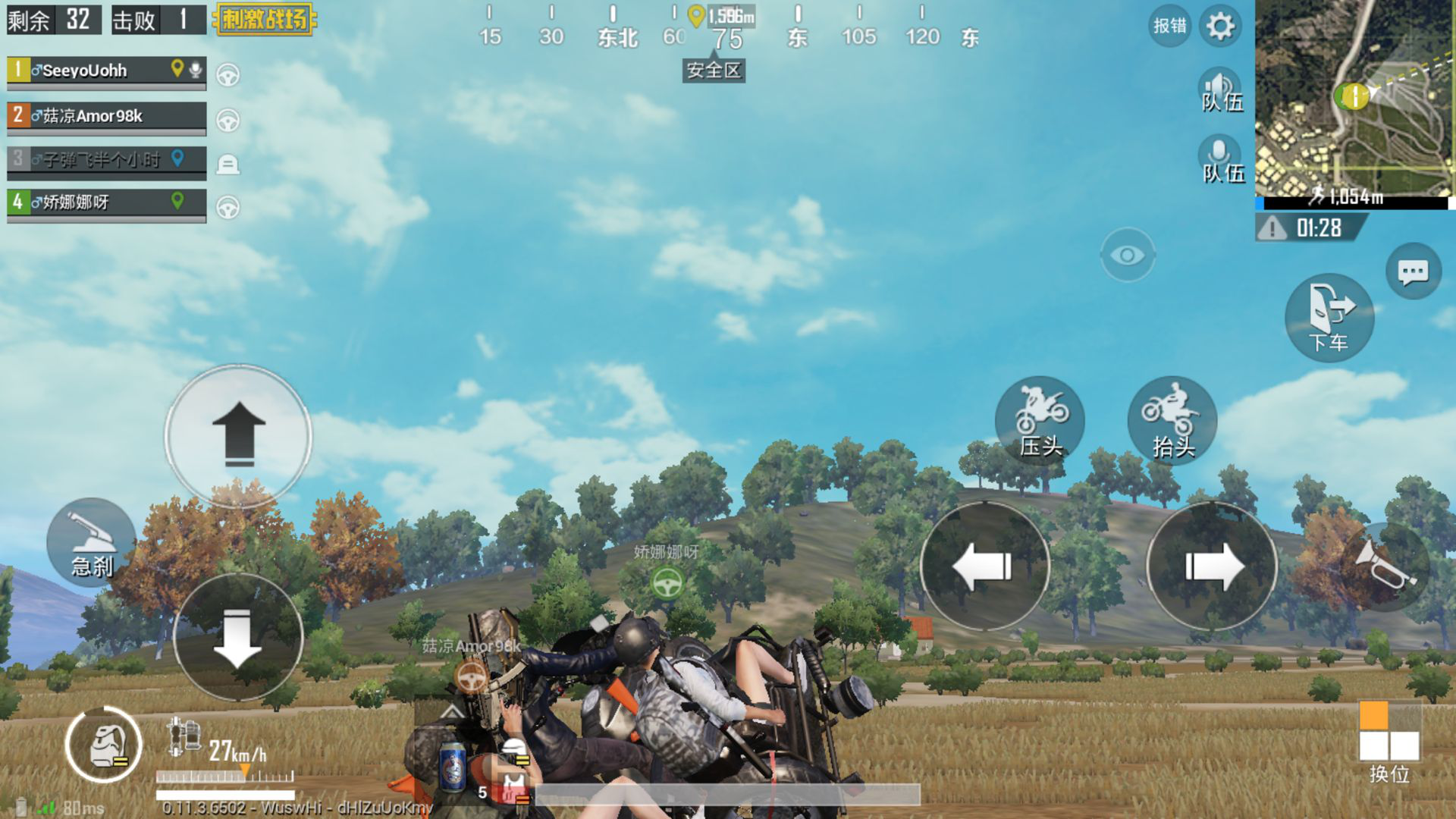Tap the 急刹 handbrake button
Viewport: 1456px width, 819px height.
click(x=92, y=543)
